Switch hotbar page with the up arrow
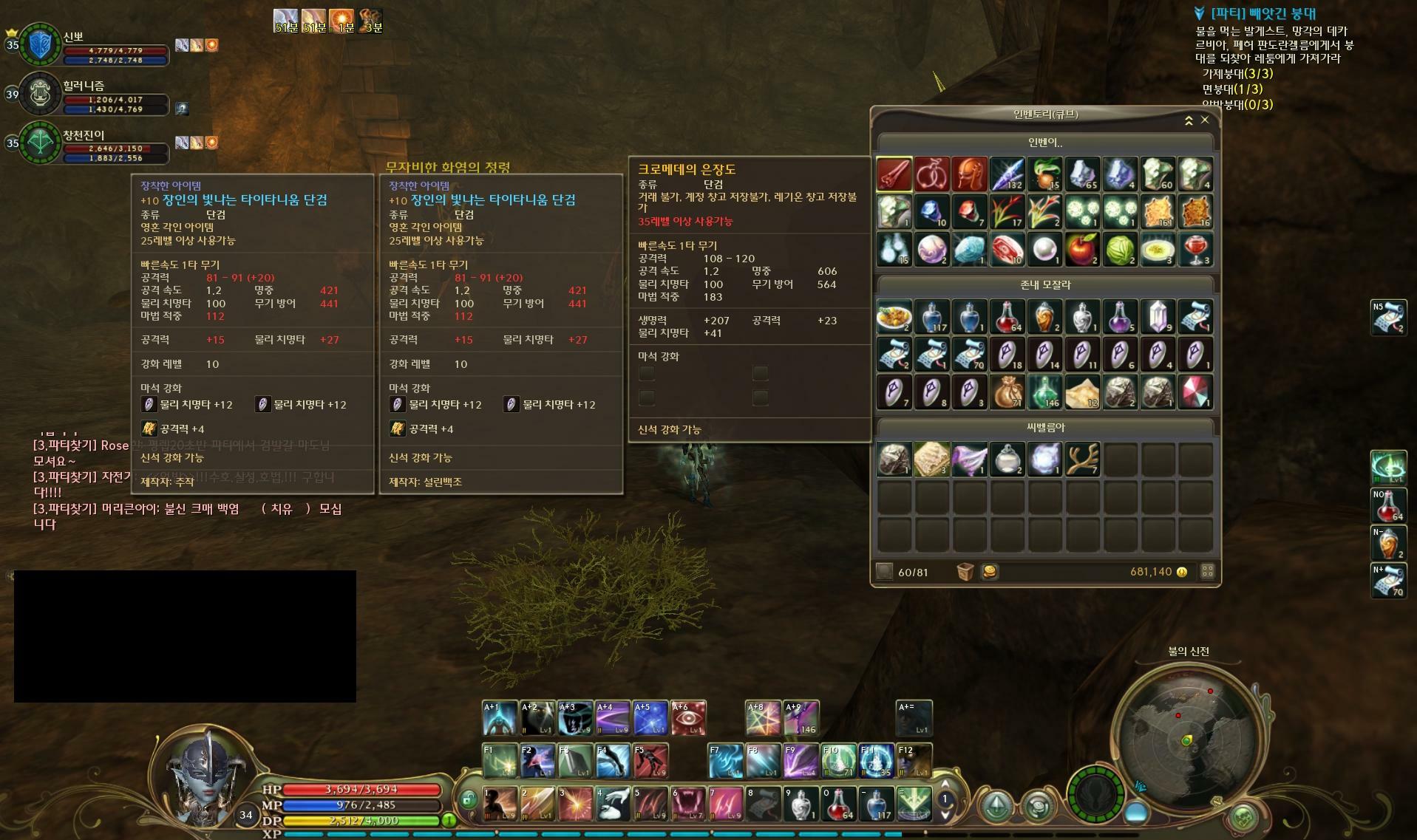Viewport: 1417px width, 840px height. pyautogui.click(x=945, y=785)
